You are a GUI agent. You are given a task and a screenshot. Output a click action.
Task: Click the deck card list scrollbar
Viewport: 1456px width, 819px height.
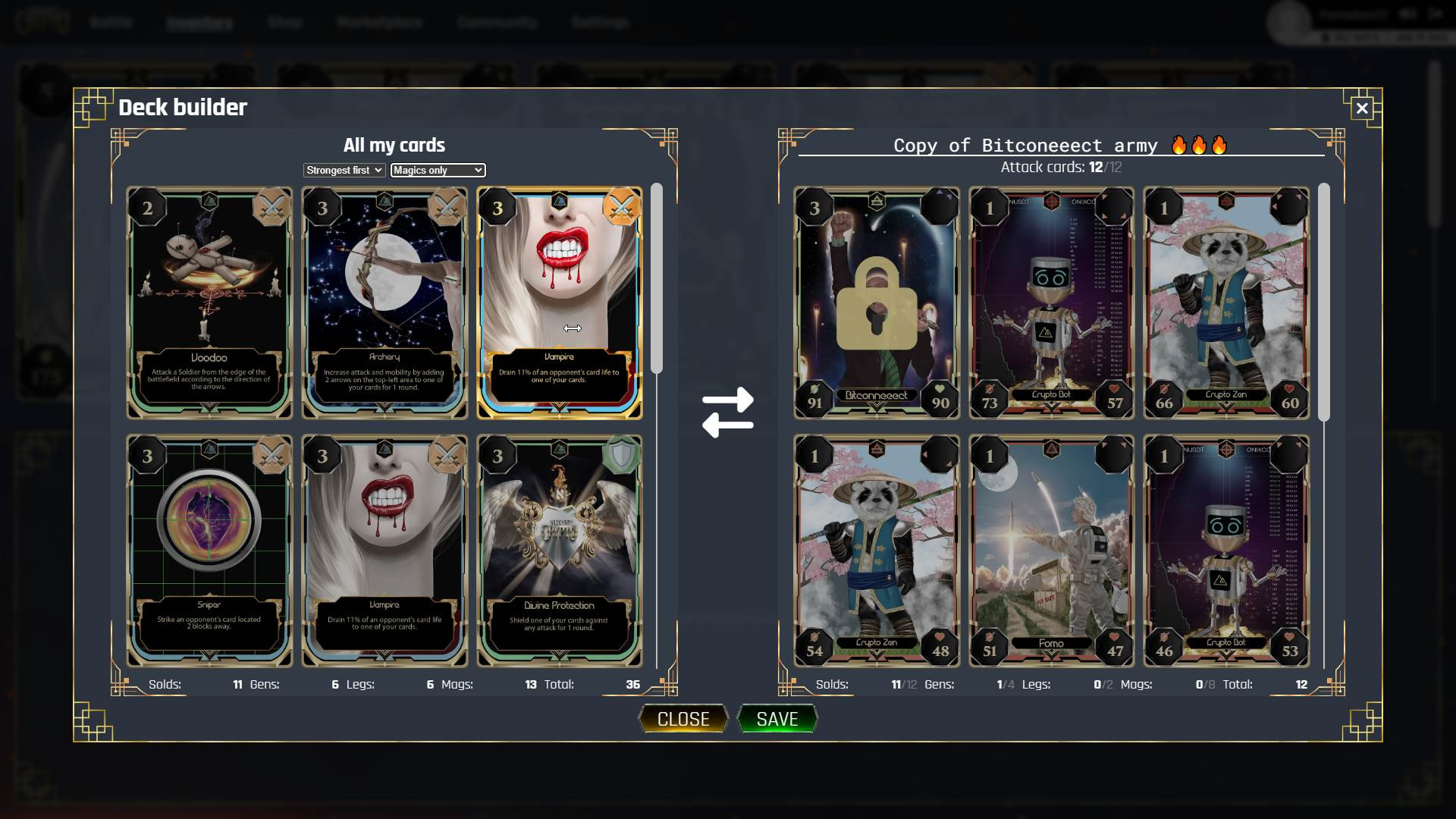pos(1324,302)
